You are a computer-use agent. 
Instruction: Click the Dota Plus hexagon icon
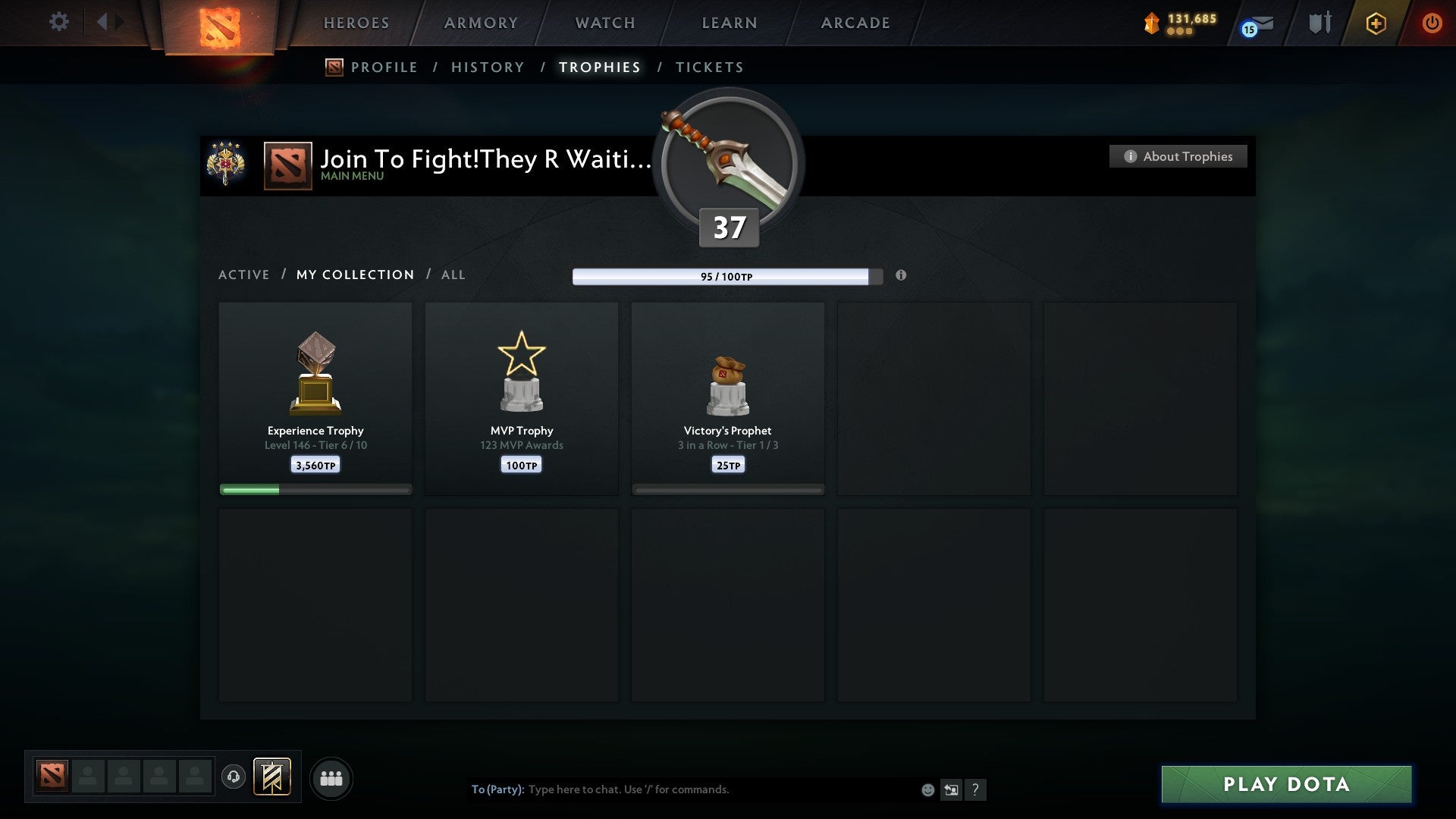[x=1376, y=23]
